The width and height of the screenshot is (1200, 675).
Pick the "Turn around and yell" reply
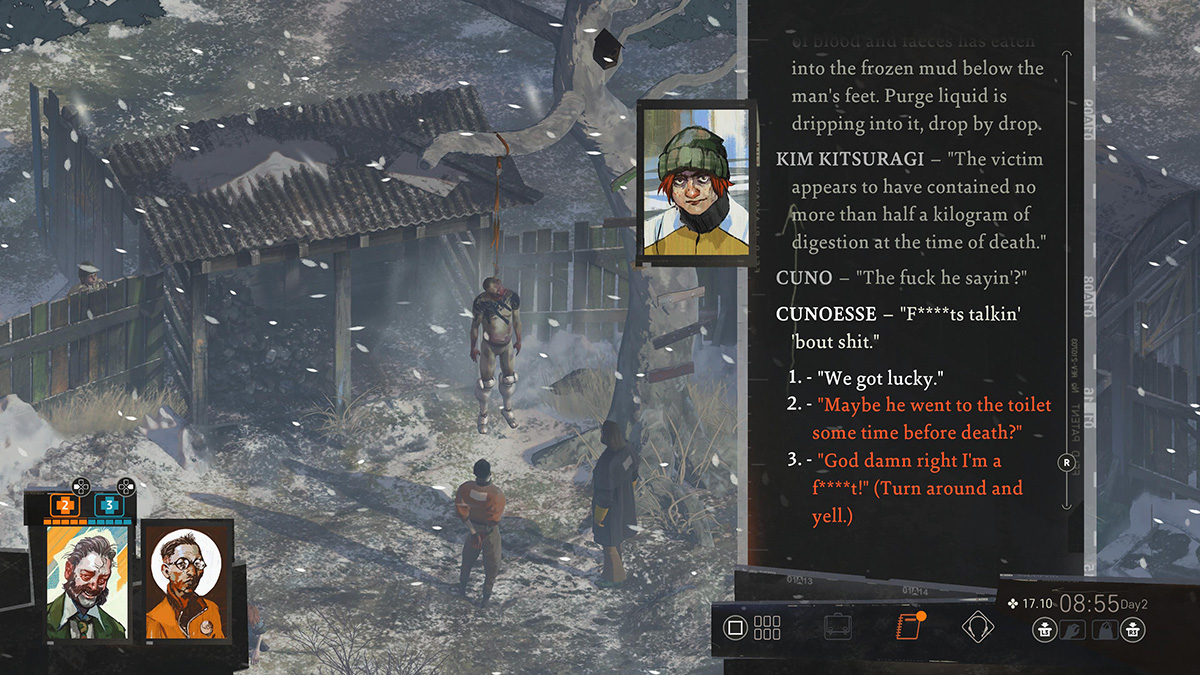[919, 489]
